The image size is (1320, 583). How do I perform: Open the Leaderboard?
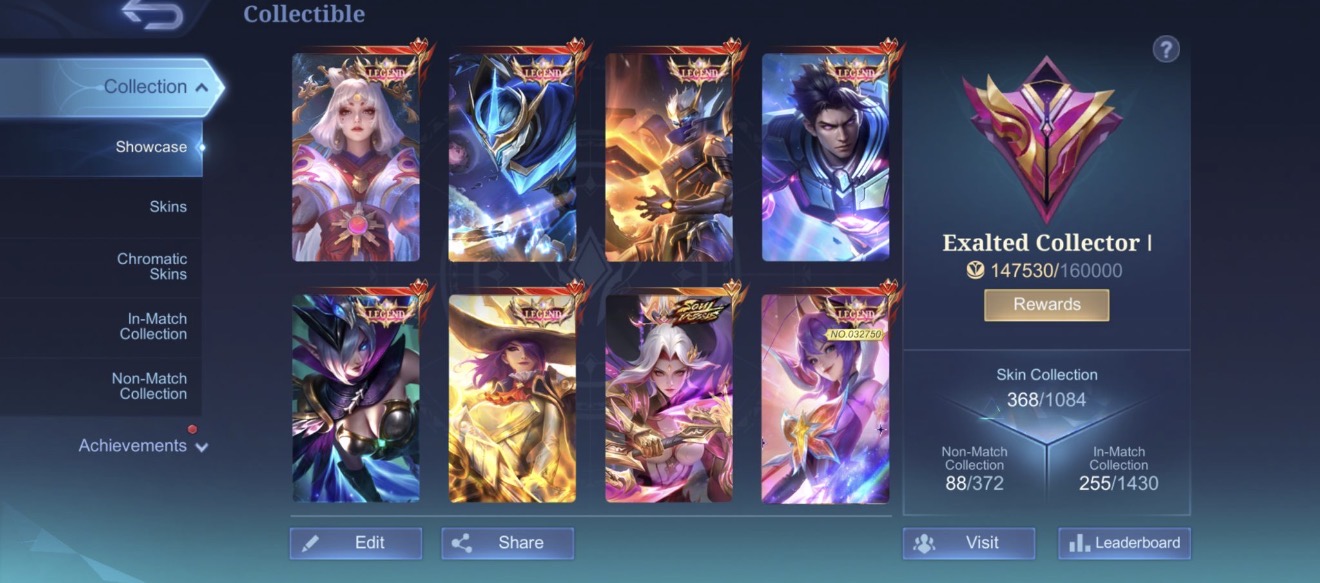pyautogui.click(x=1124, y=543)
